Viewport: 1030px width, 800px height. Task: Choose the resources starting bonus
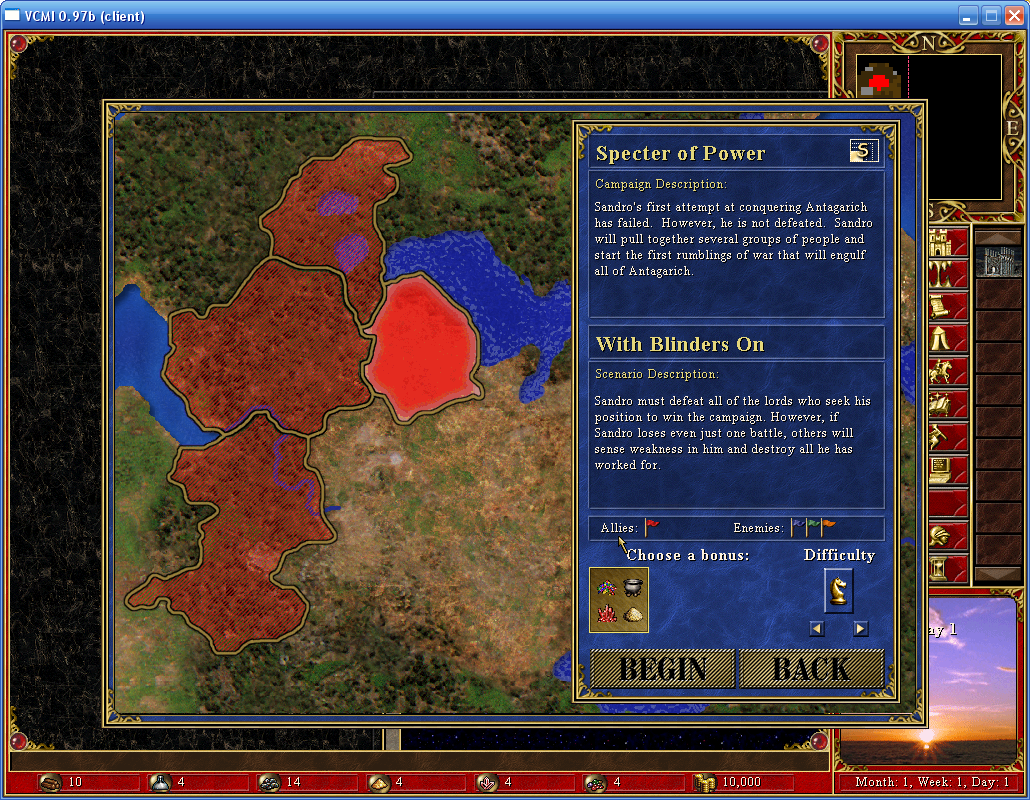[x=619, y=600]
